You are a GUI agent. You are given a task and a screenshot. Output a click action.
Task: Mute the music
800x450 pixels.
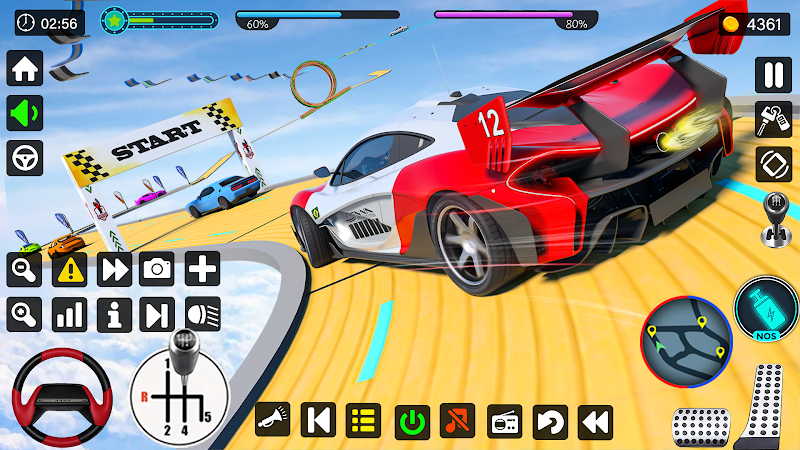(457, 421)
